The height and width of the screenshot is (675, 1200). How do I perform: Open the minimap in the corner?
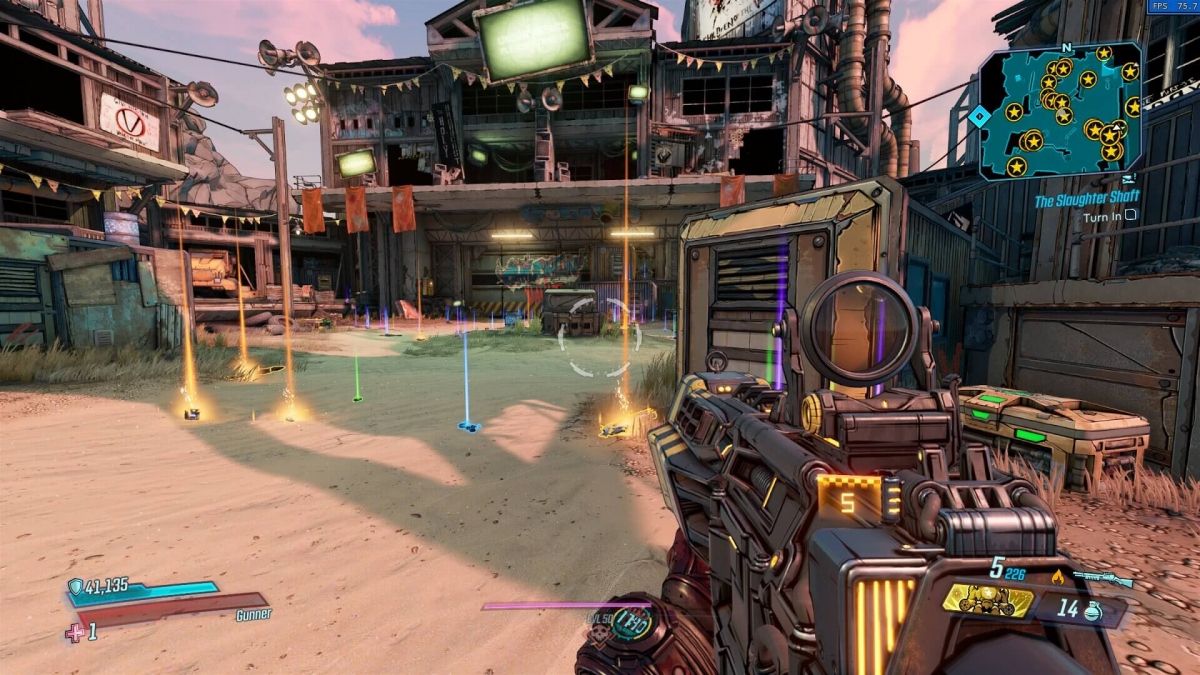[1062, 110]
